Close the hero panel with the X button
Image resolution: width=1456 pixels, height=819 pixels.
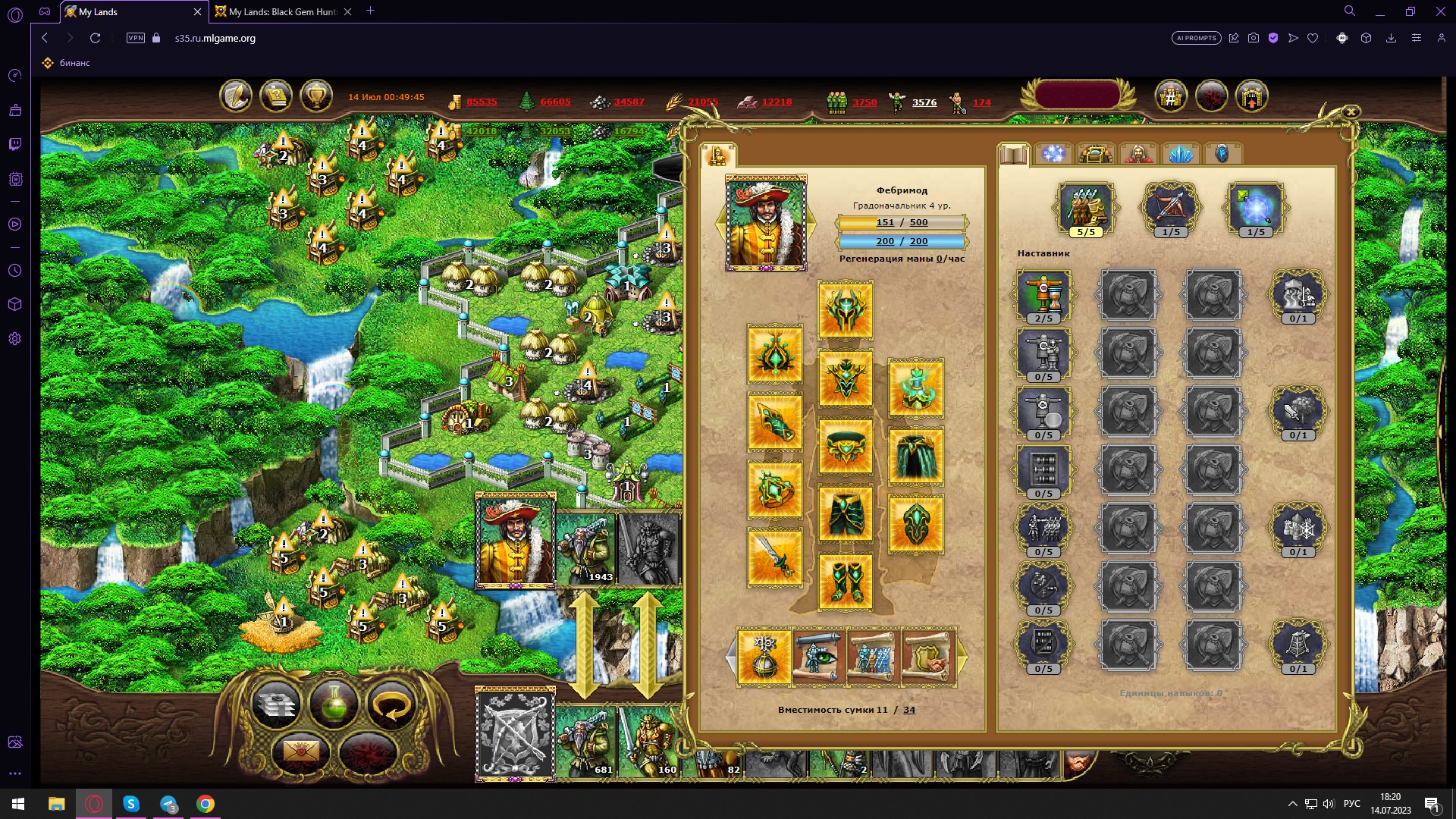coord(1351,112)
